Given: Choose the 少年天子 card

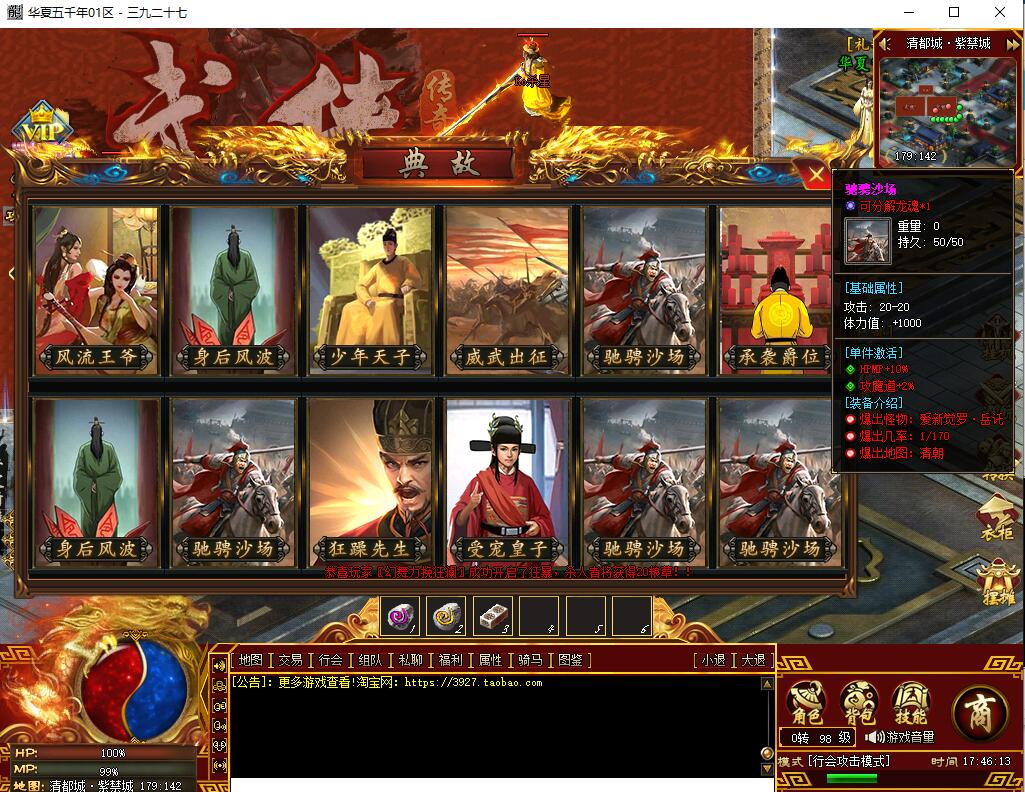Looking at the screenshot, I should coord(371,290).
